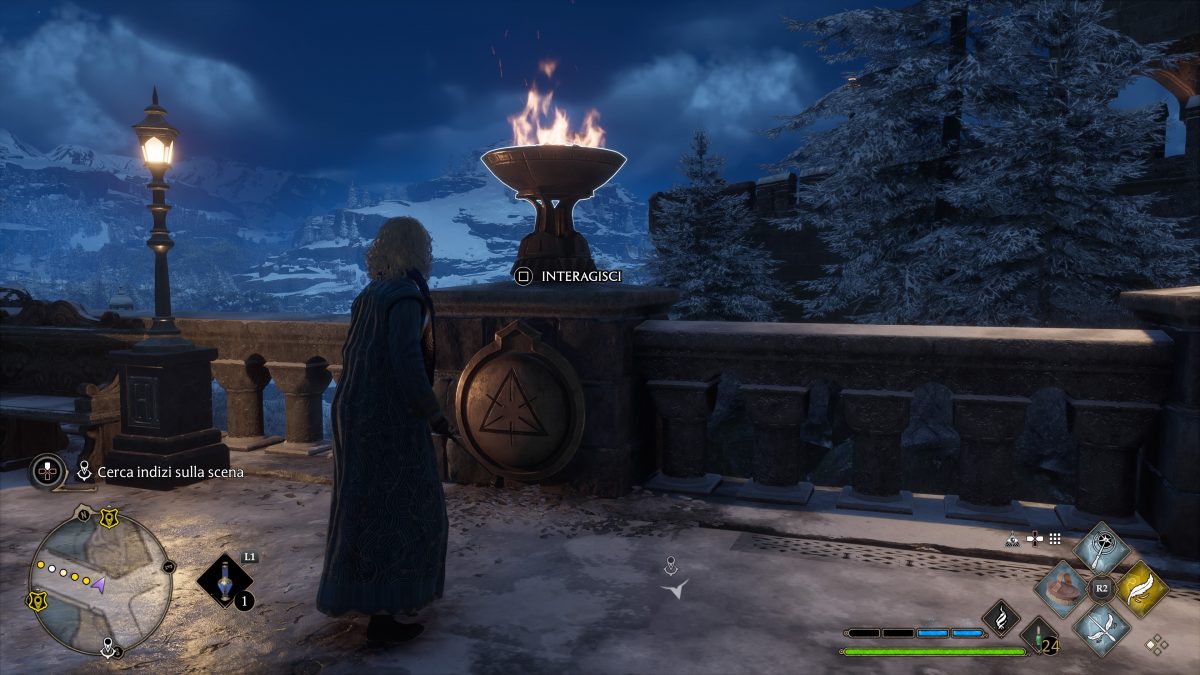This screenshot has width=1200, height=675.
Task: Cast the top wand-light spell in the spell diamond
Action: click(1101, 548)
